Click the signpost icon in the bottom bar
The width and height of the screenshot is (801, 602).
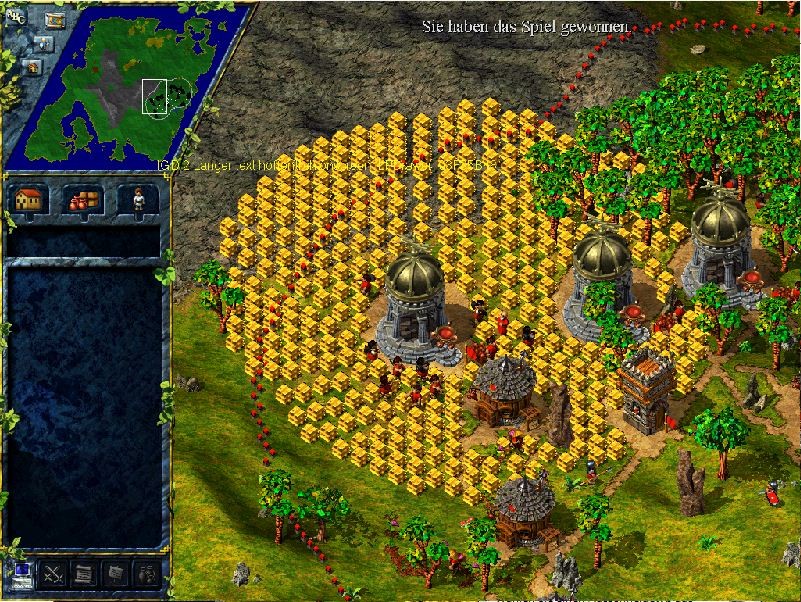point(115,574)
